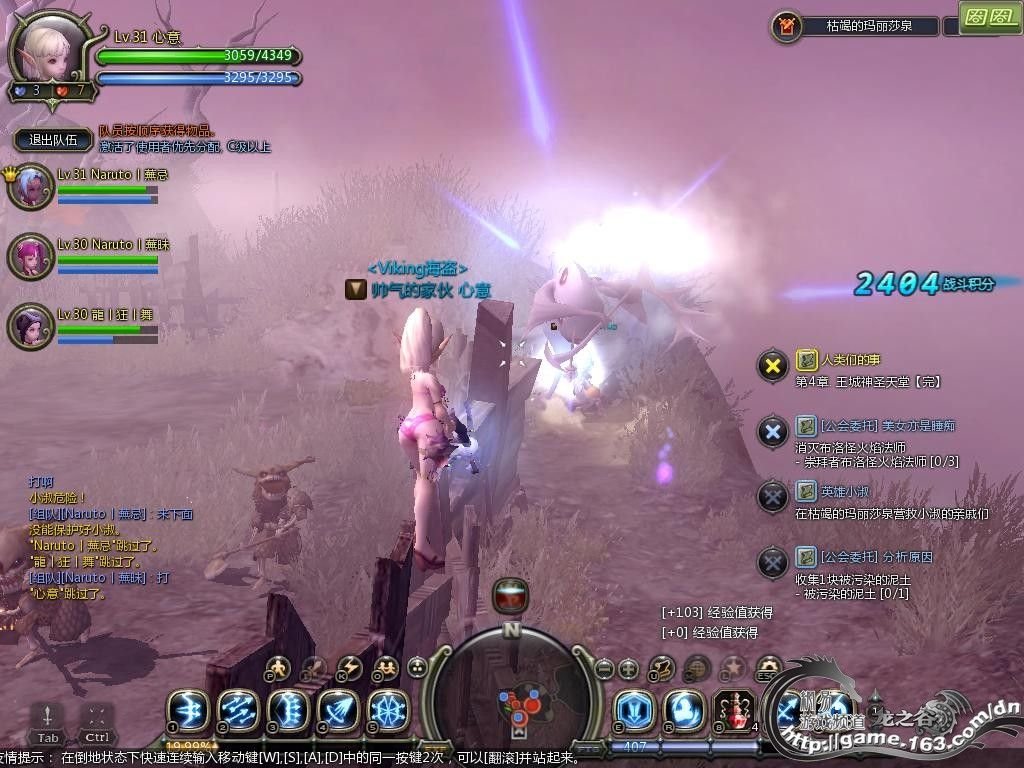This screenshot has height=768, width=1024.
Task: Activate the shield skill in slot E
Action: coord(634,710)
